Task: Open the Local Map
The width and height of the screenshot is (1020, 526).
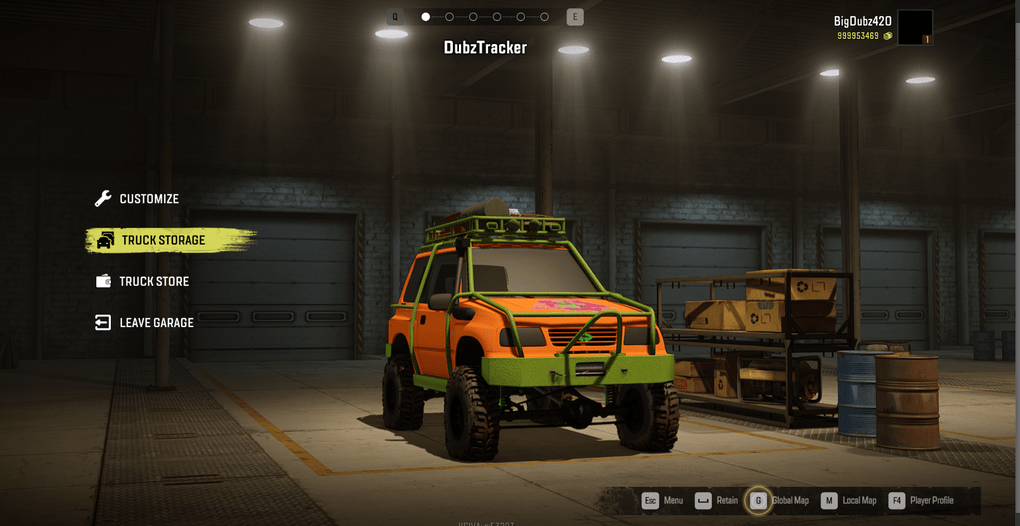Action: coord(849,500)
